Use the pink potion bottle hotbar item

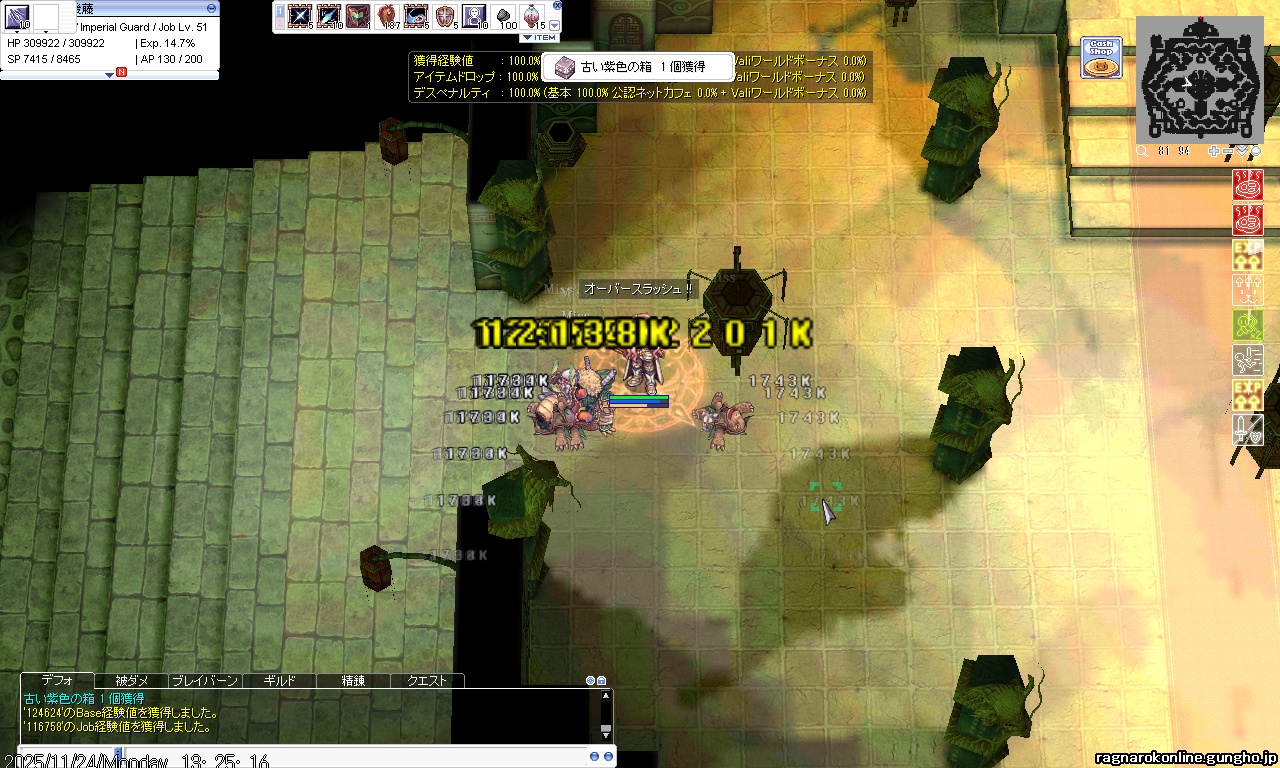pyautogui.click(x=533, y=16)
